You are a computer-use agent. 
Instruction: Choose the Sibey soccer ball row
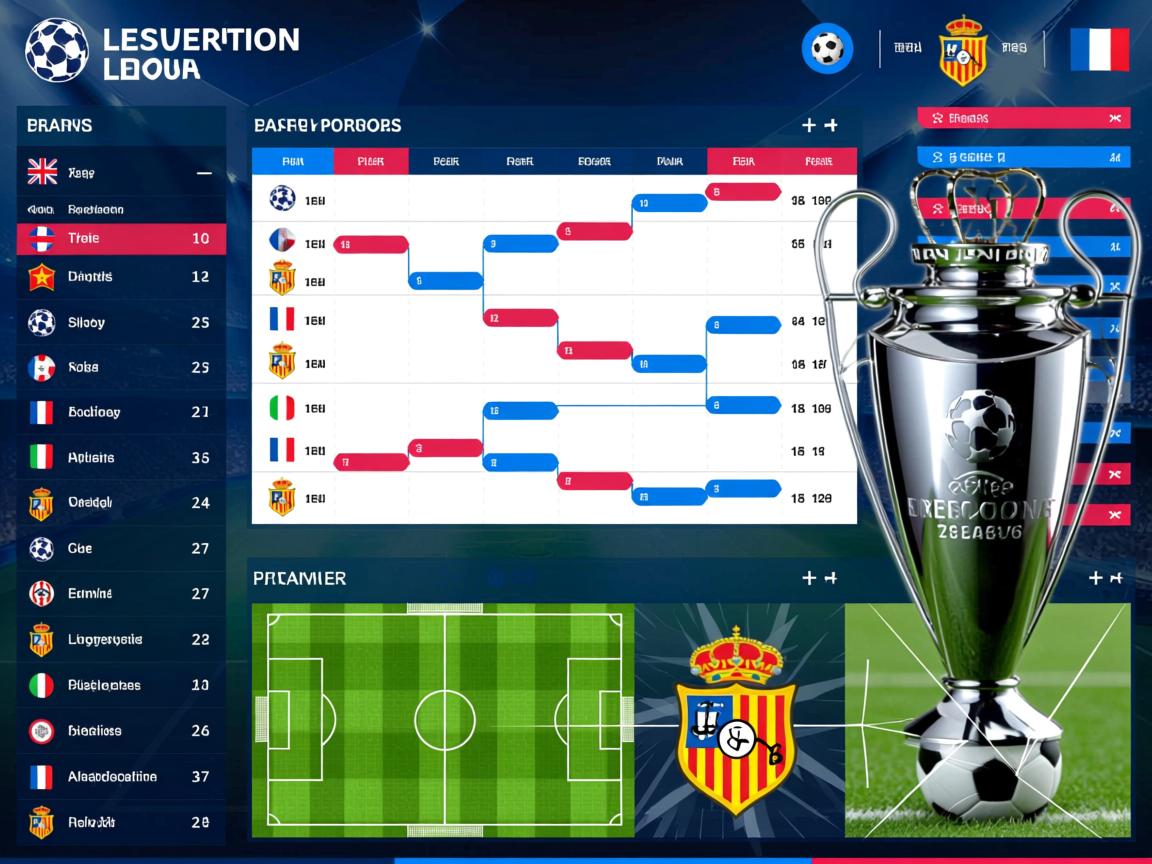(x=120, y=323)
